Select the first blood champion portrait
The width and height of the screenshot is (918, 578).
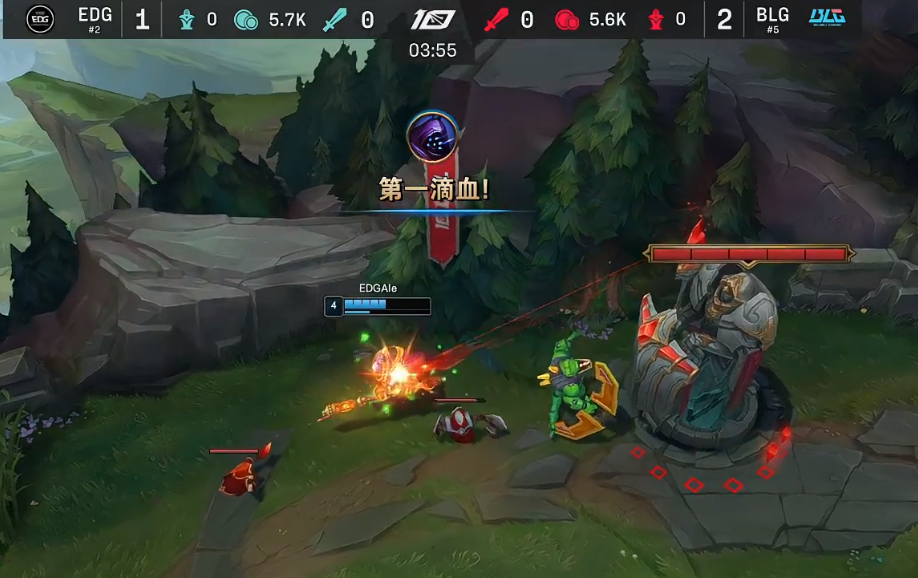pyautogui.click(x=433, y=135)
